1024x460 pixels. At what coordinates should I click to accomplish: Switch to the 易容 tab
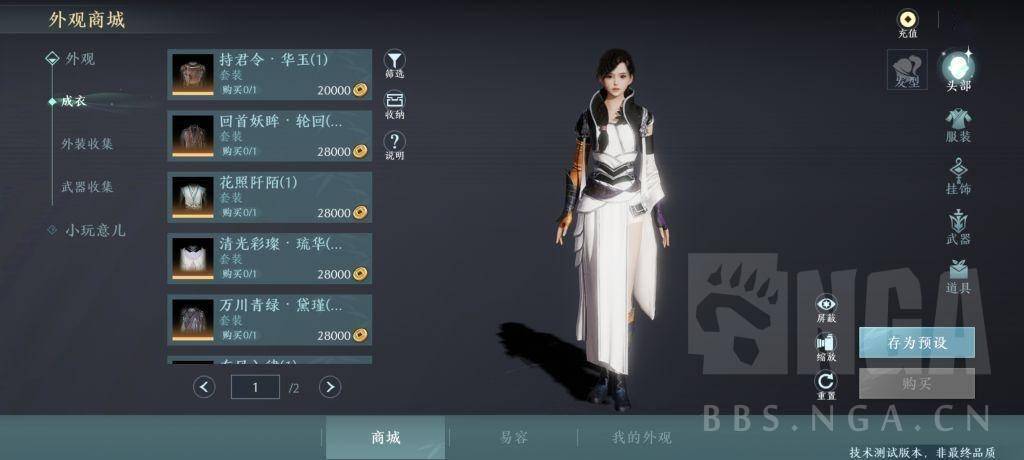[514, 437]
